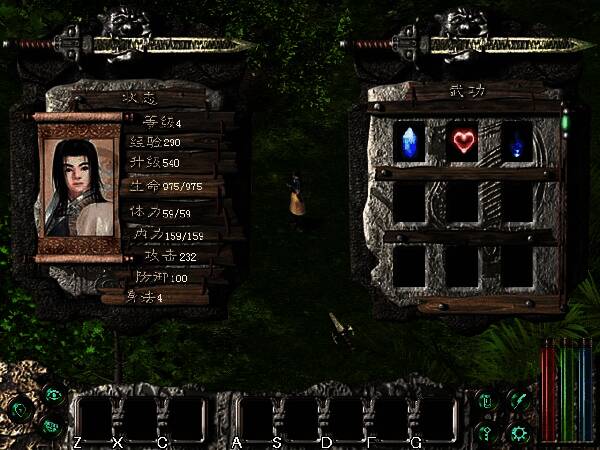Image resolution: width=600 pixels, height=450 pixels.
Task: Open the green scroll icon button
Action: point(488,401)
